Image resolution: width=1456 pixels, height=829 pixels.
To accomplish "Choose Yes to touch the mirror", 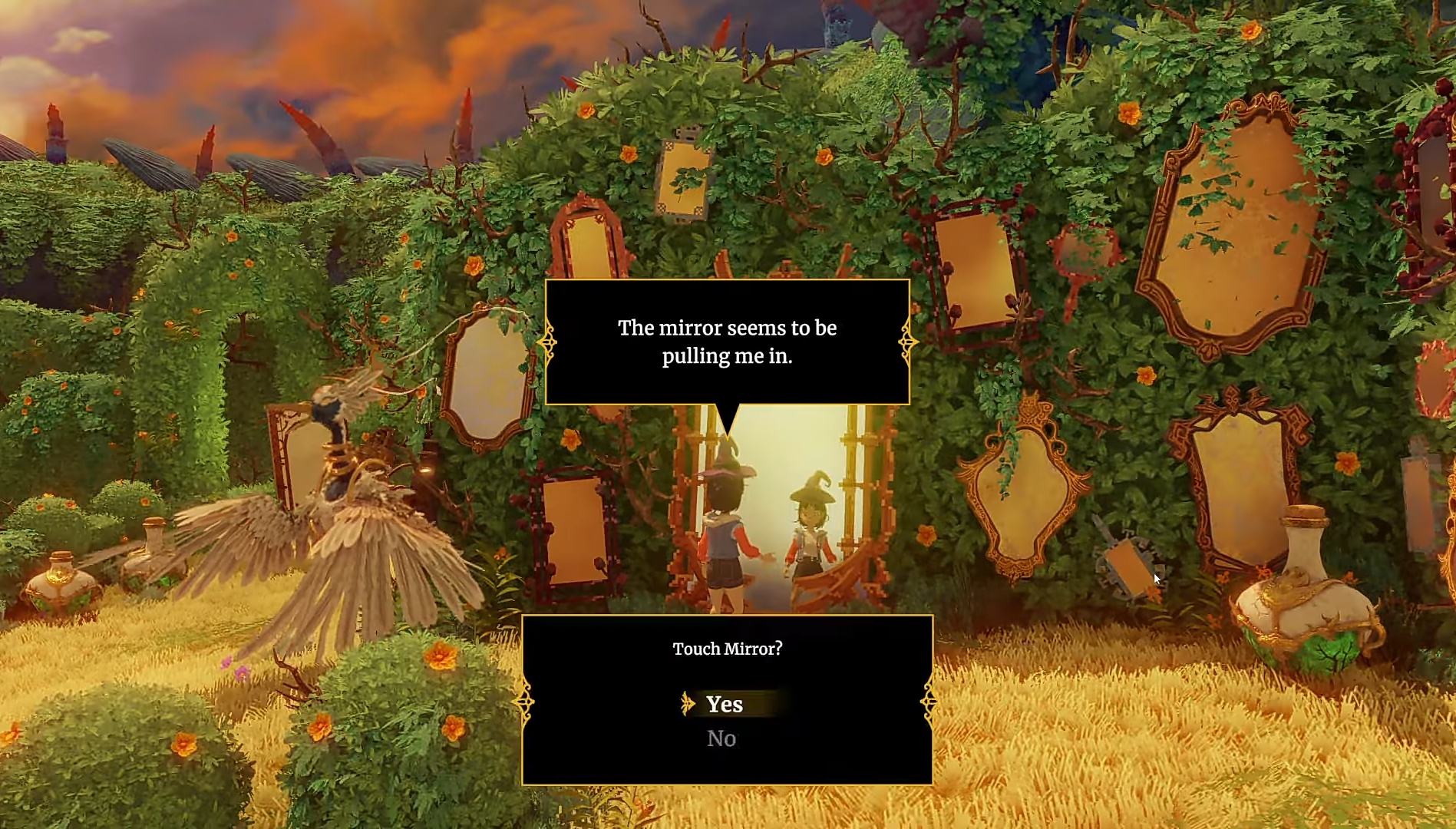I will [725, 704].
